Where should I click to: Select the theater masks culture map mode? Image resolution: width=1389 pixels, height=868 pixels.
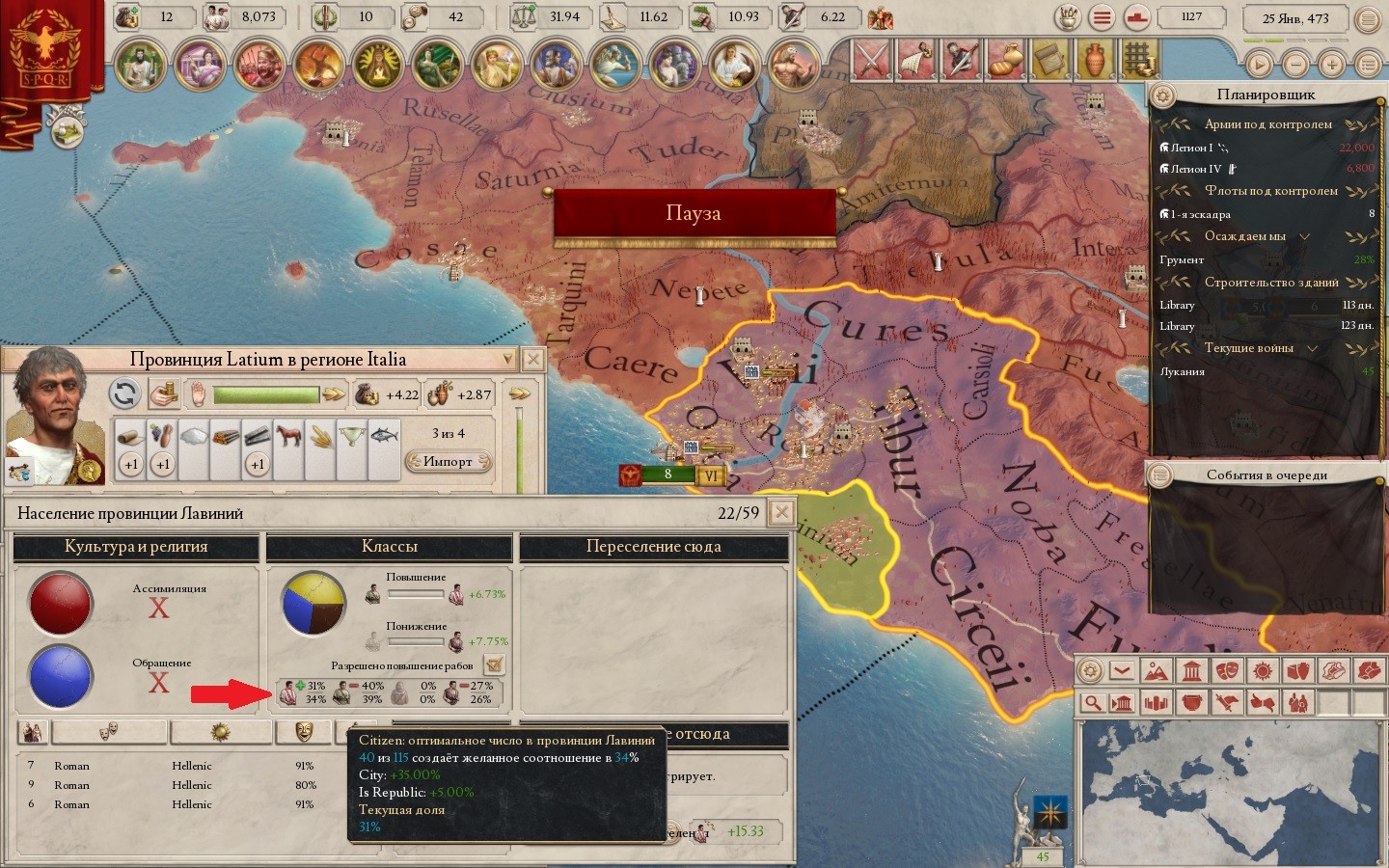pos(1227,670)
